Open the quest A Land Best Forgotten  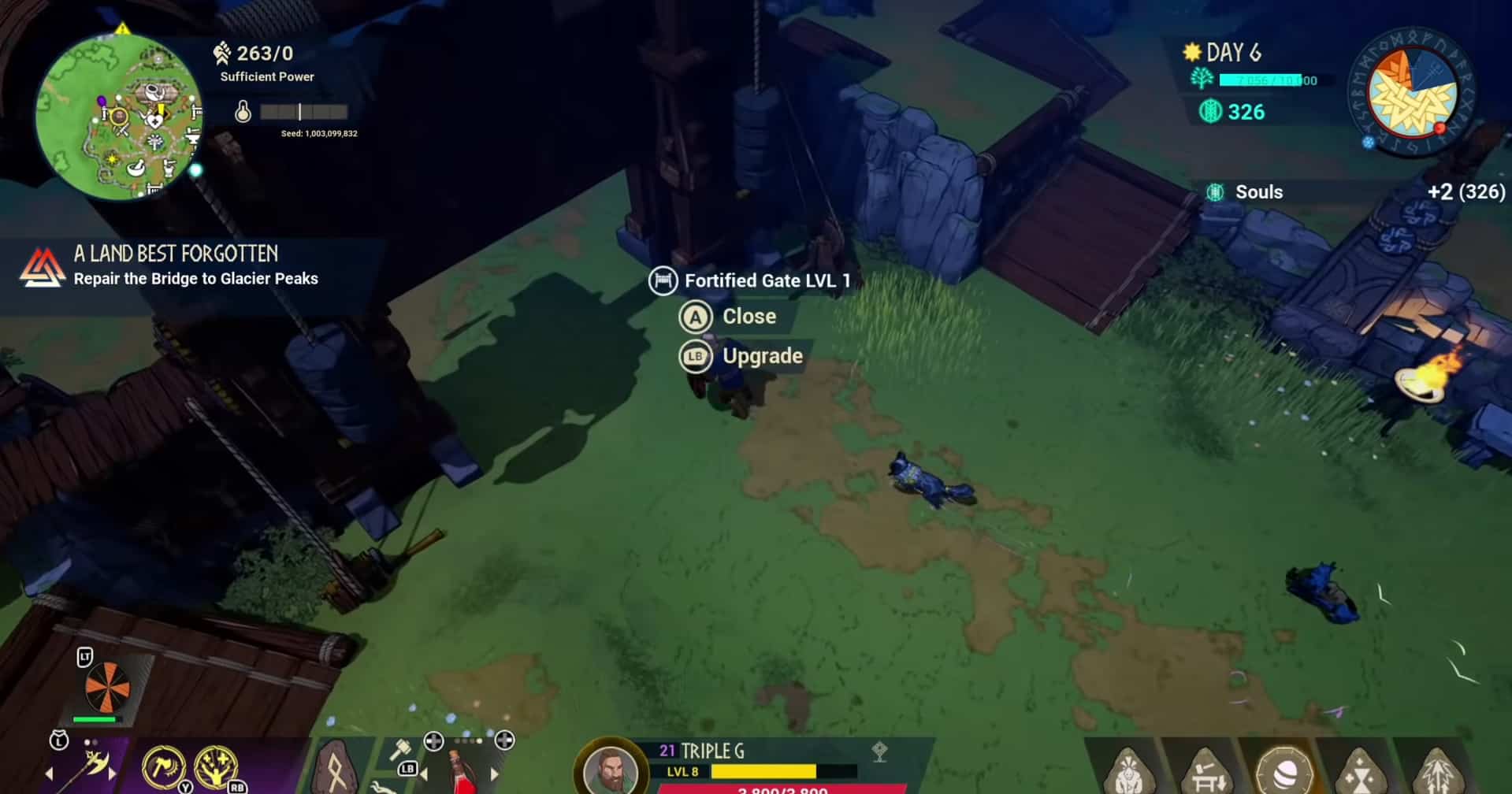pyautogui.click(x=175, y=254)
